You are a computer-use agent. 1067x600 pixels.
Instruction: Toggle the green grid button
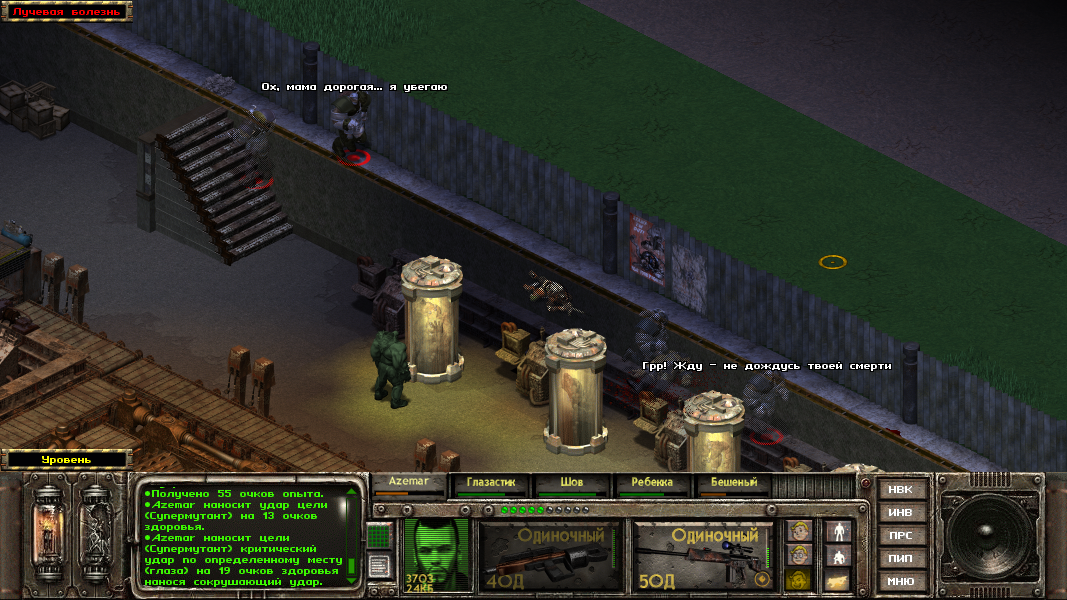[x=379, y=537]
